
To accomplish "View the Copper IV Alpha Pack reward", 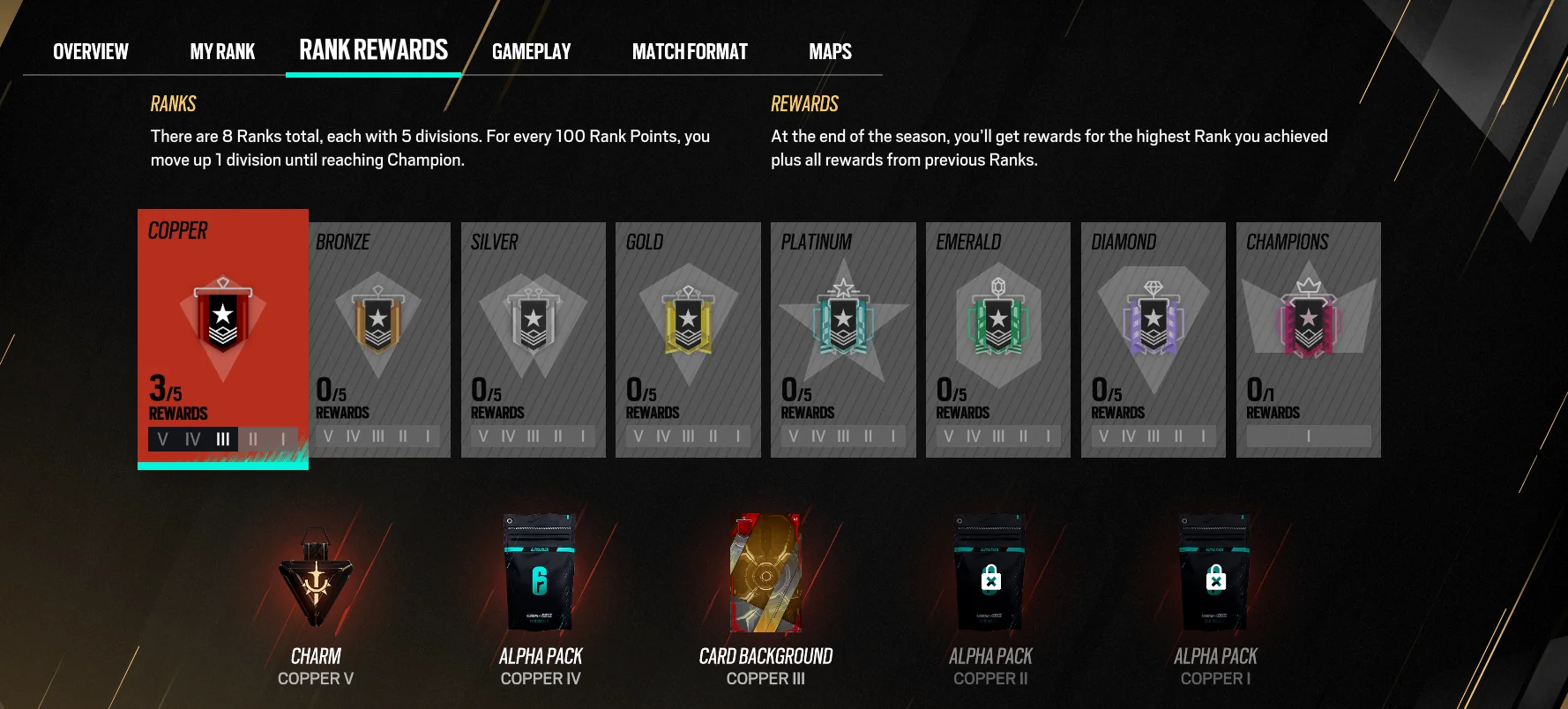I will [x=540, y=573].
